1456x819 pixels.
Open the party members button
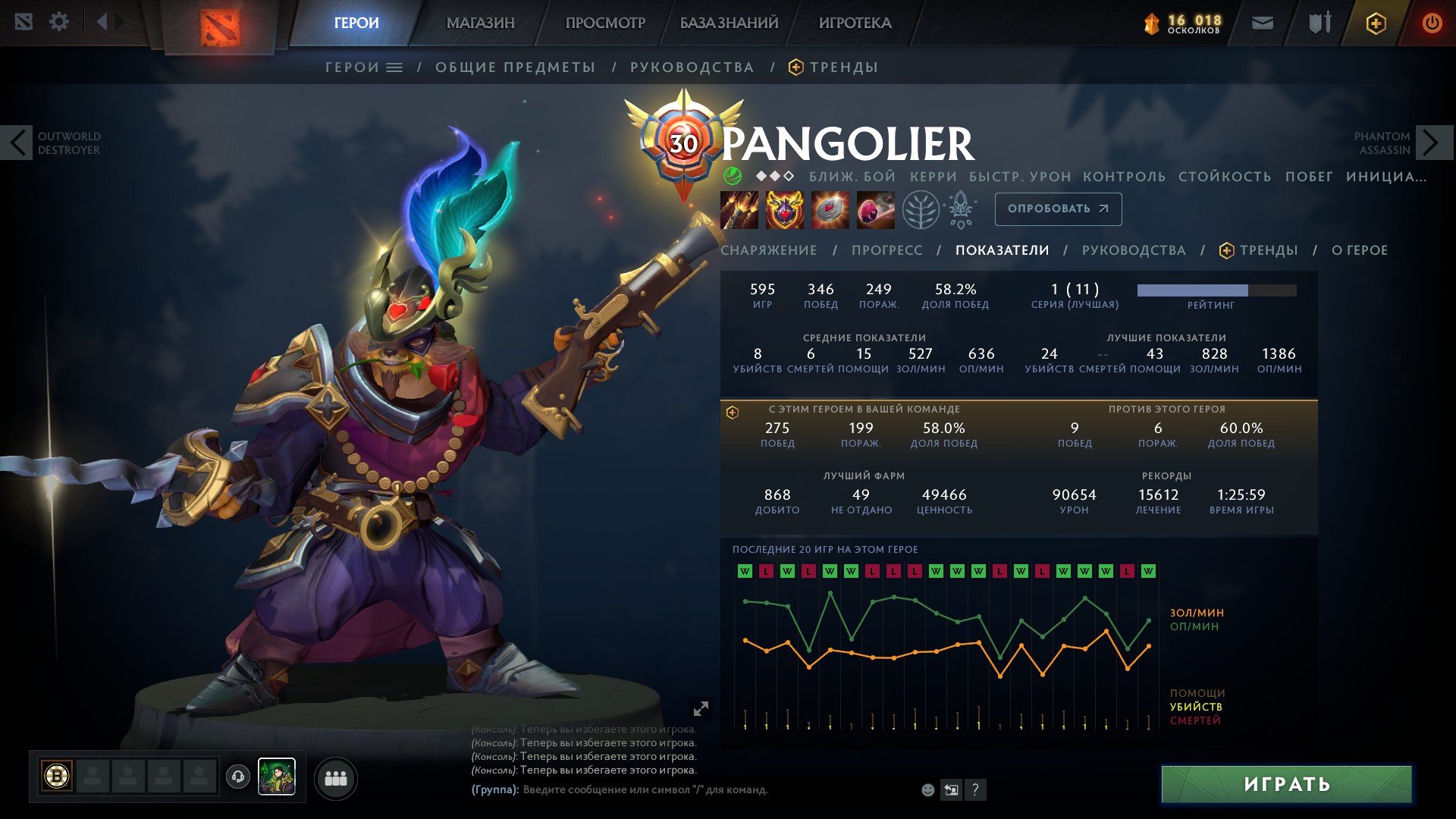(335, 778)
